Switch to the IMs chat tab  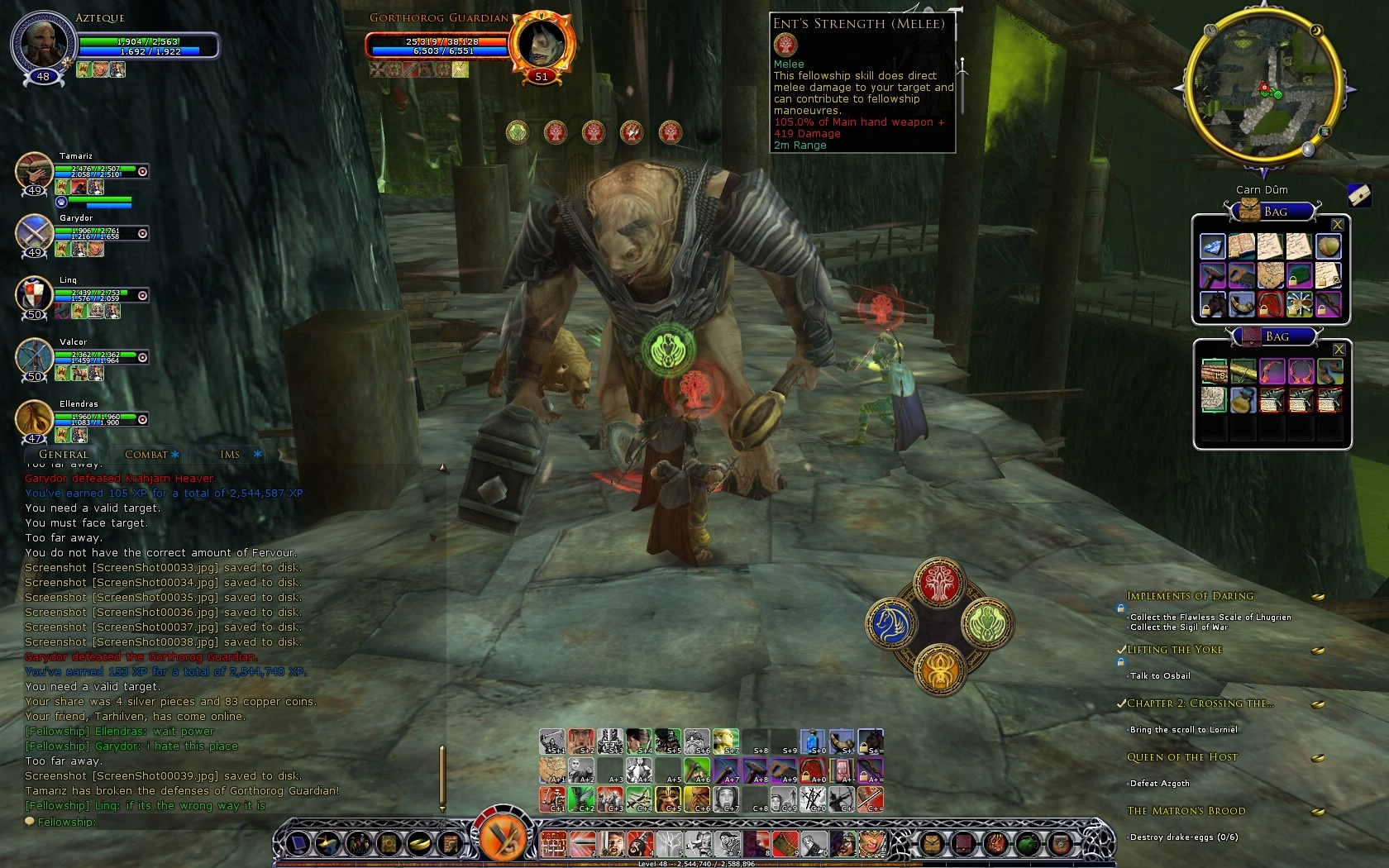pyautogui.click(x=230, y=455)
